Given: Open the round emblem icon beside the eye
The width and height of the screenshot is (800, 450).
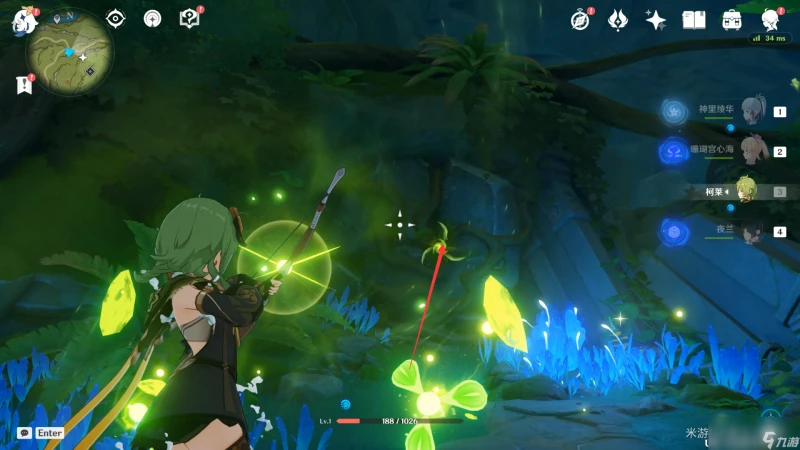Looking at the screenshot, I should pyautogui.click(x=152, y=19).
